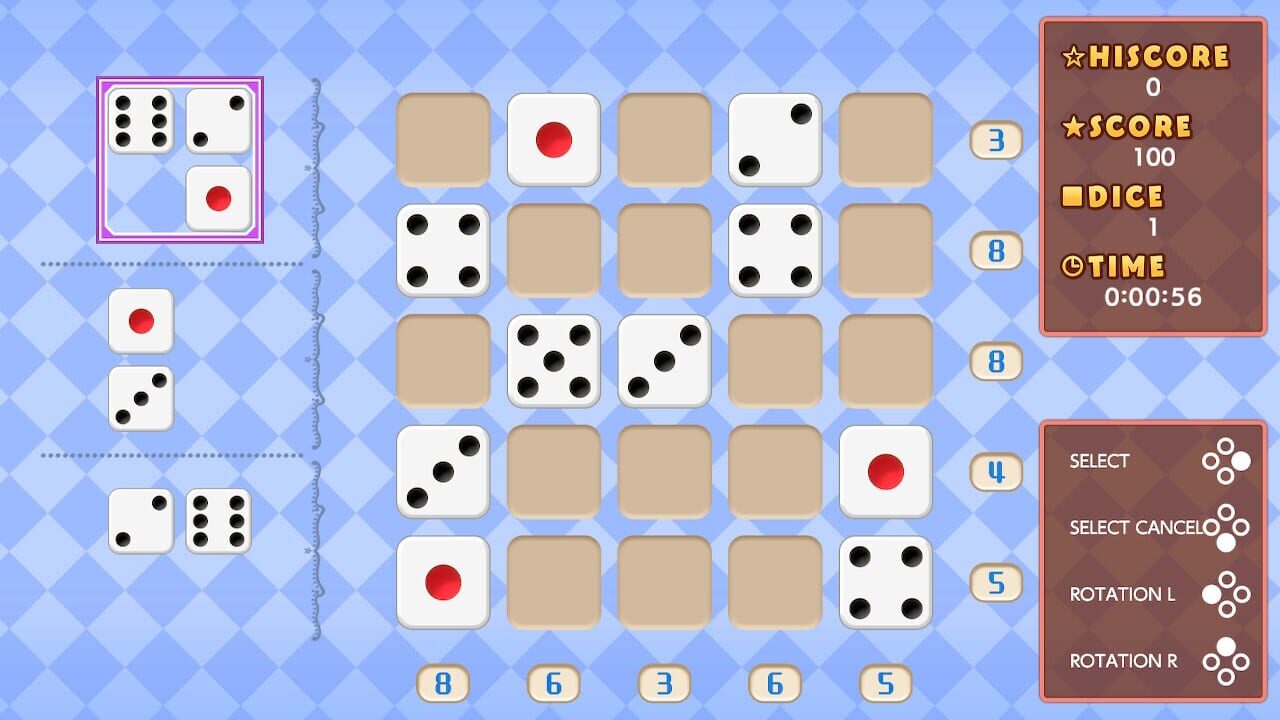Click the ROTATION R control entry

[1123, 660]
